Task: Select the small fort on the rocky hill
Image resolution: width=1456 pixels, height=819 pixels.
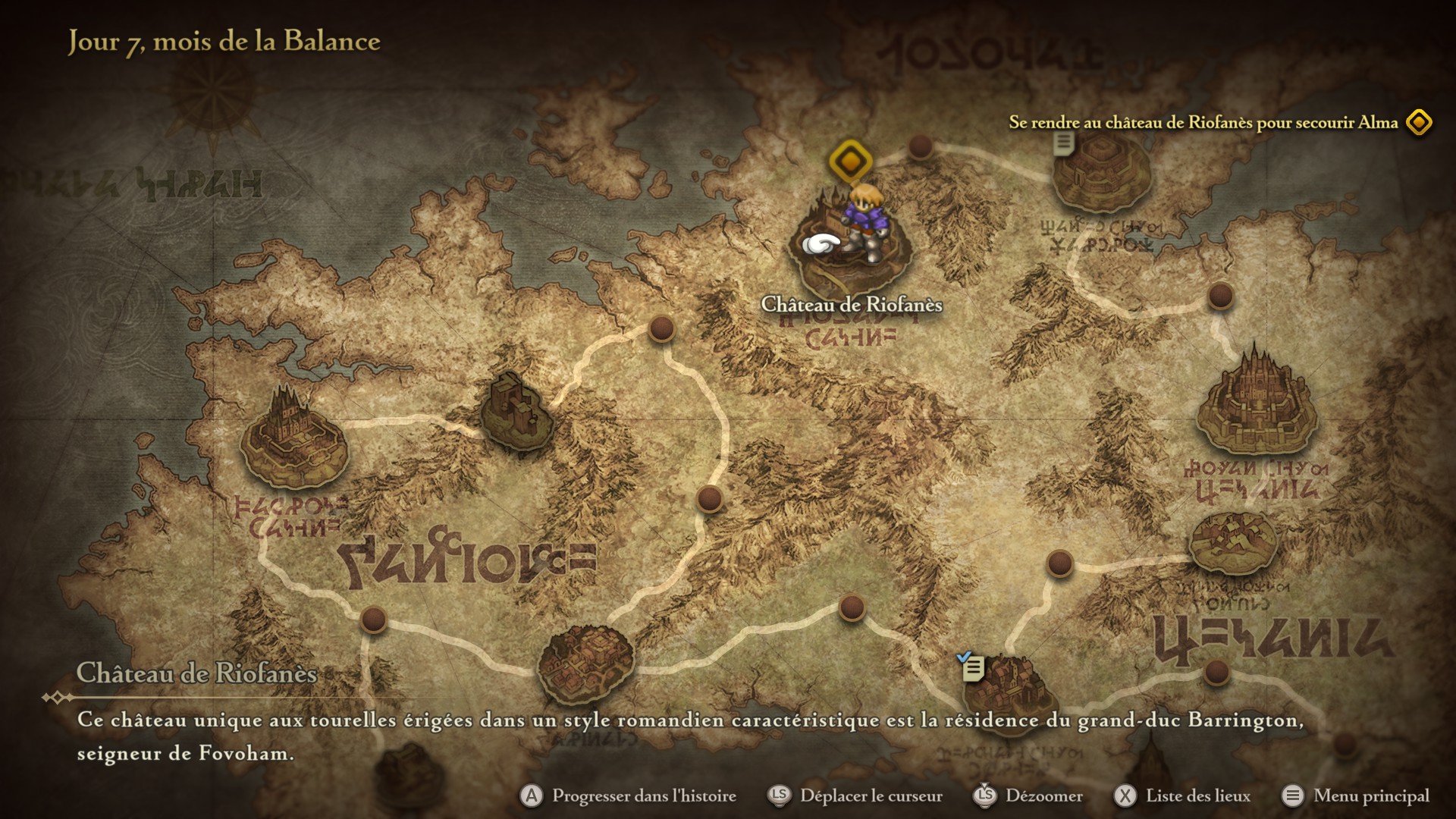Action: [517, 411]
